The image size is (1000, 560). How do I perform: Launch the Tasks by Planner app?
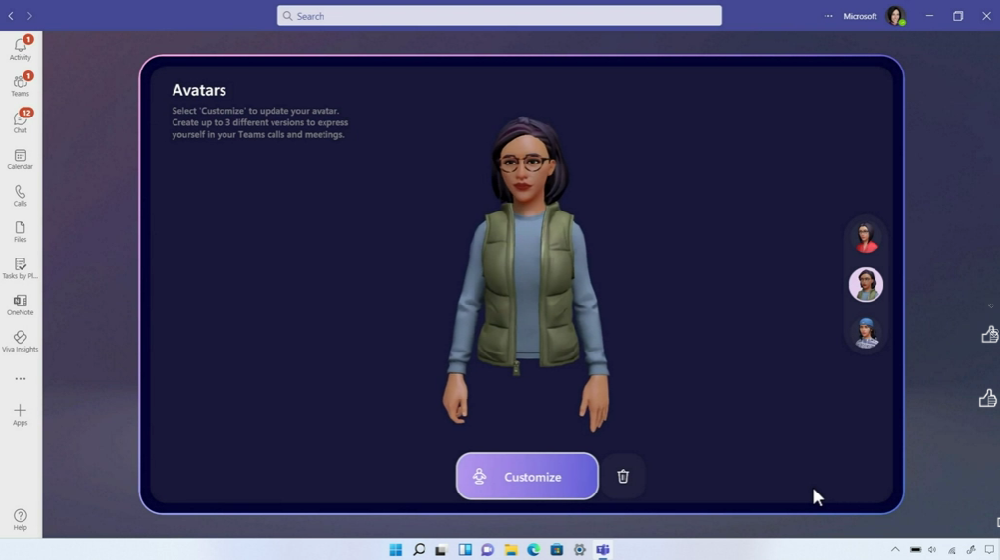[x=20, y=268]
